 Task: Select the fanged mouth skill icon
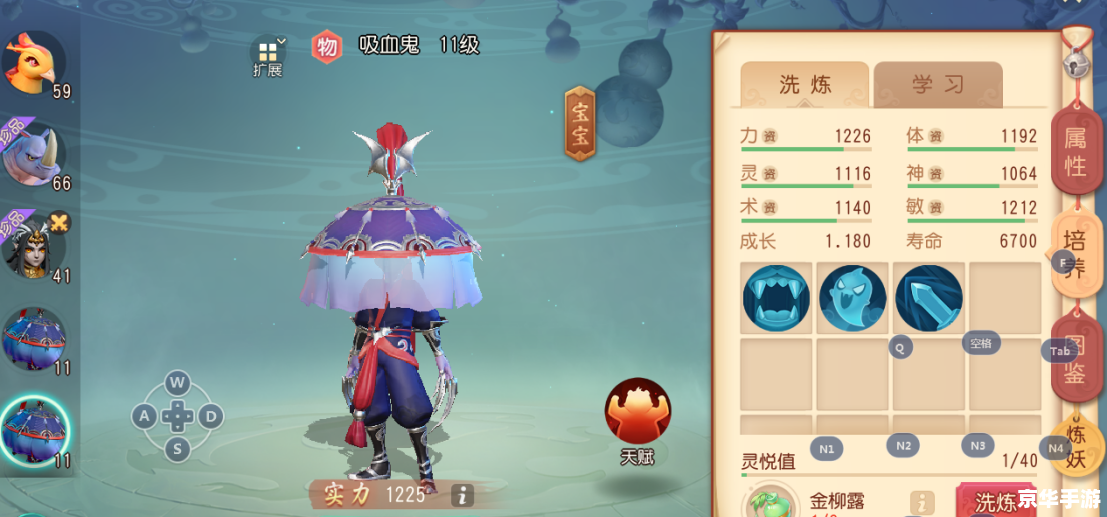pyautogui.click(x=776, y=298)
